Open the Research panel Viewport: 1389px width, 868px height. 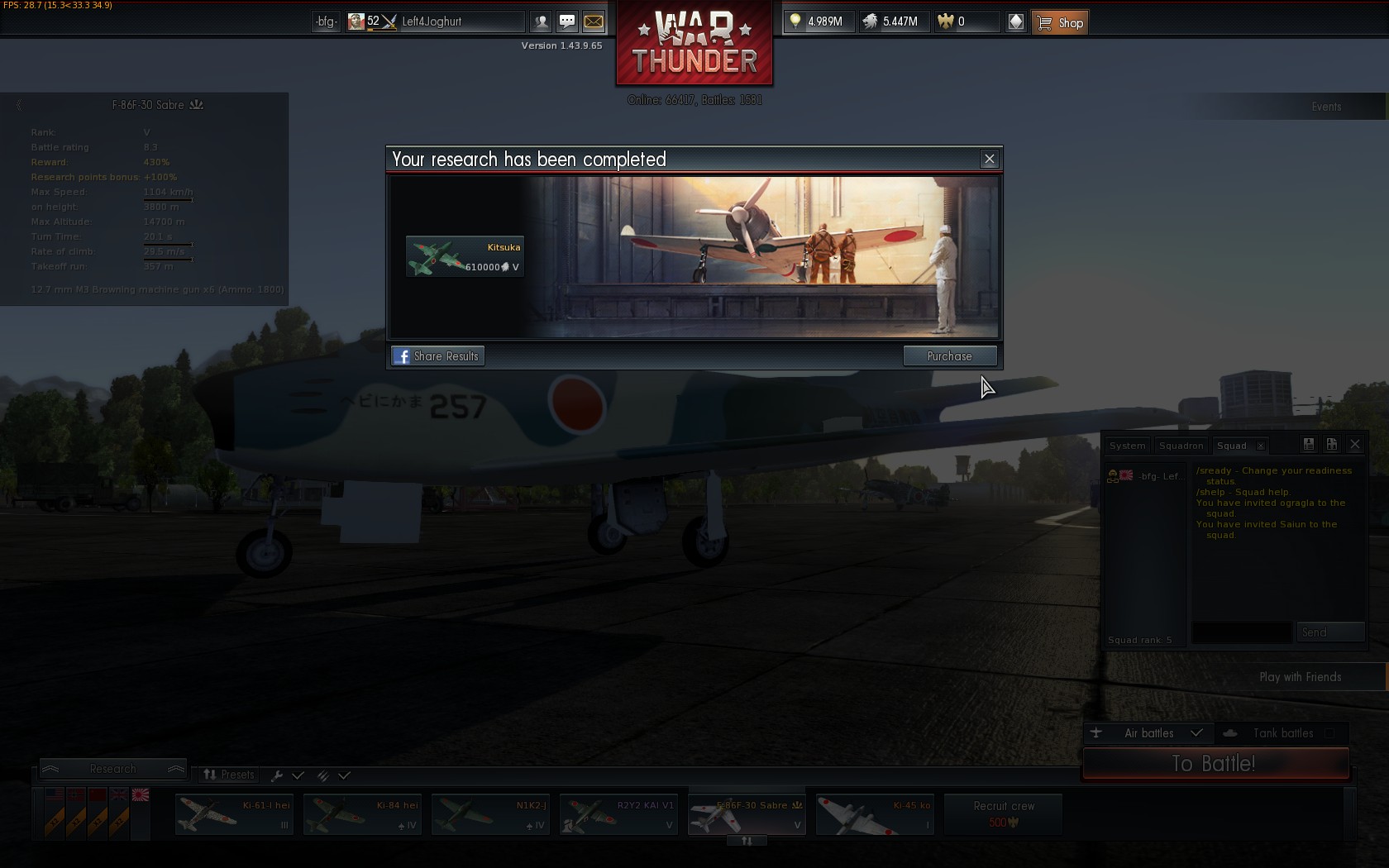(x=113, y=770)
